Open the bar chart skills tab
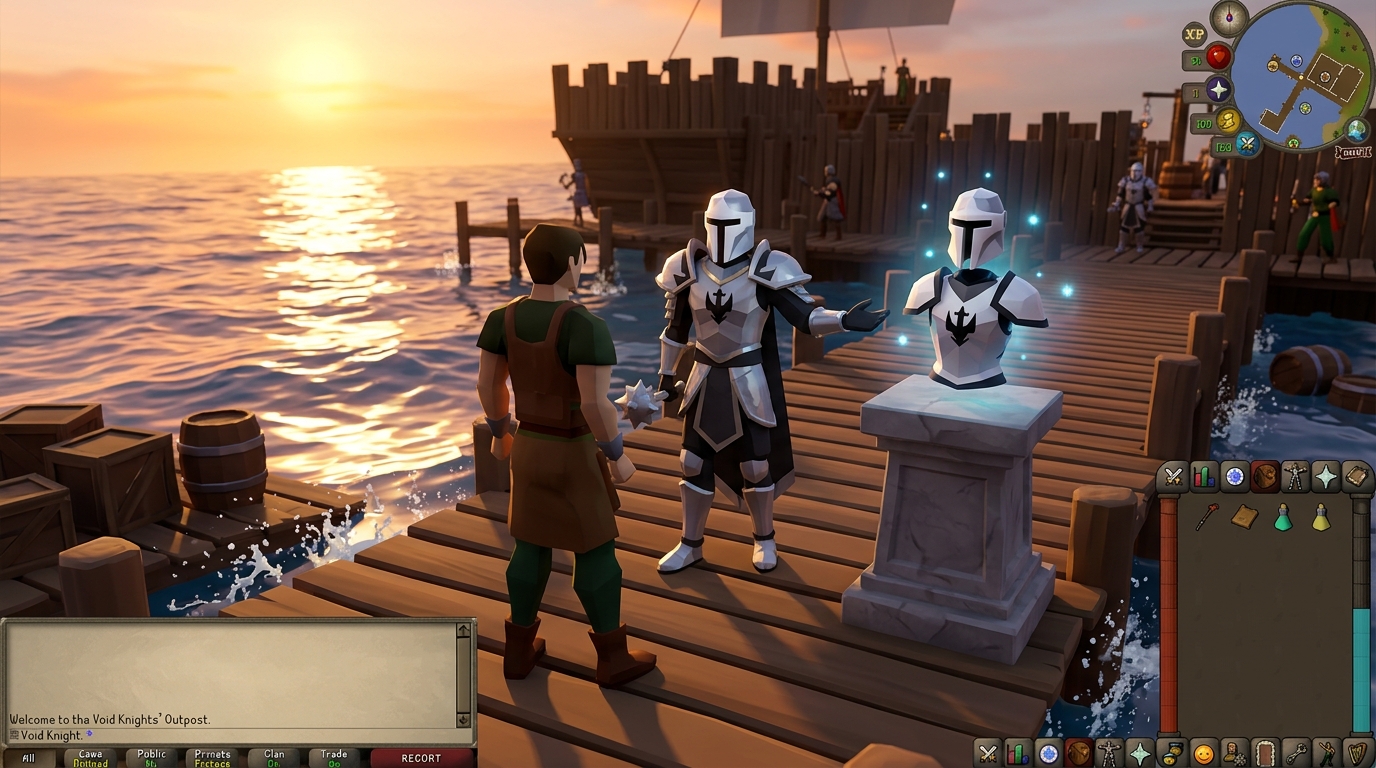Viewport: 1376px width, 768px height. [1204, 477]
